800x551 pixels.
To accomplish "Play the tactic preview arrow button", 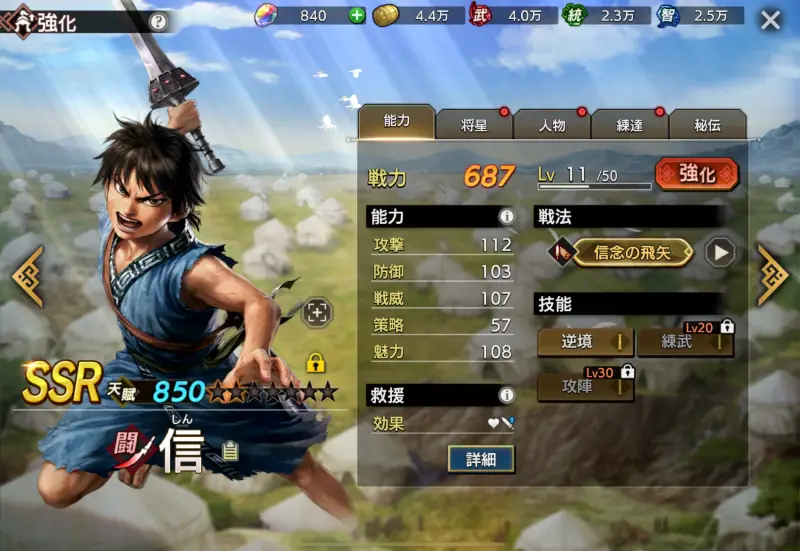I will [x=719, y=253].
